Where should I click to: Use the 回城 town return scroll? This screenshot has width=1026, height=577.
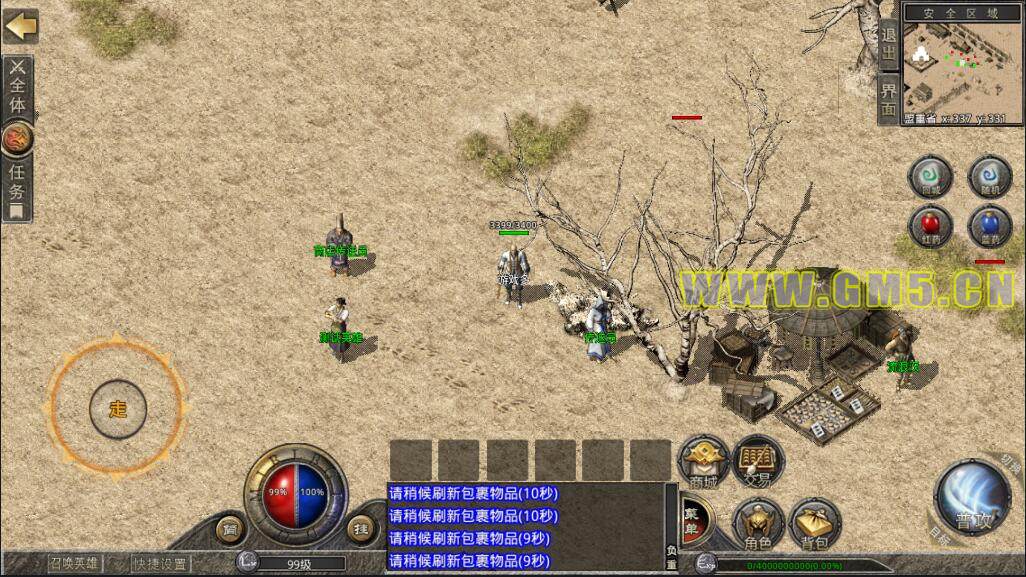[x=930, y=178]
